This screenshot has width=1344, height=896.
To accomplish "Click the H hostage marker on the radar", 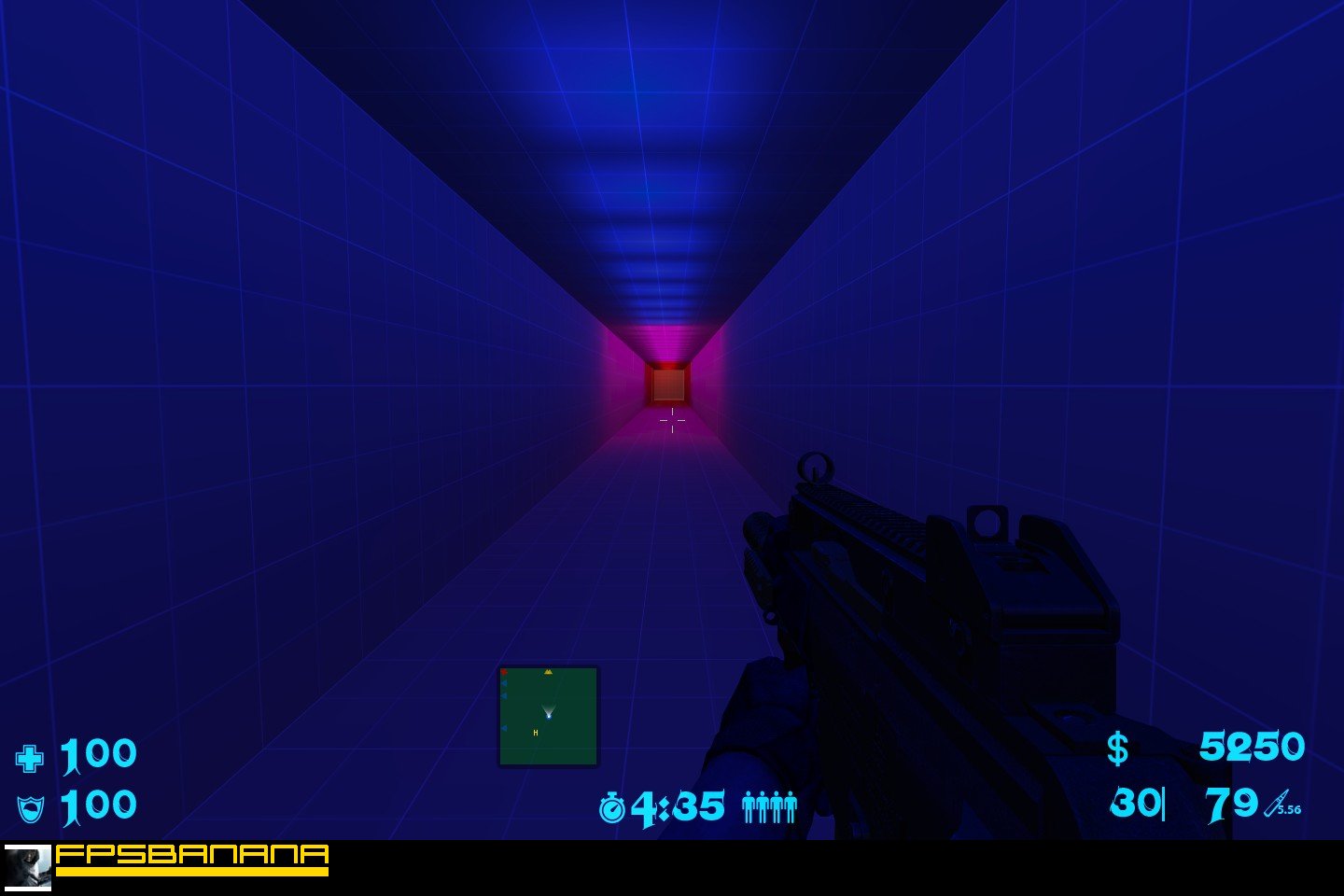I will click(x=536, y=734).
